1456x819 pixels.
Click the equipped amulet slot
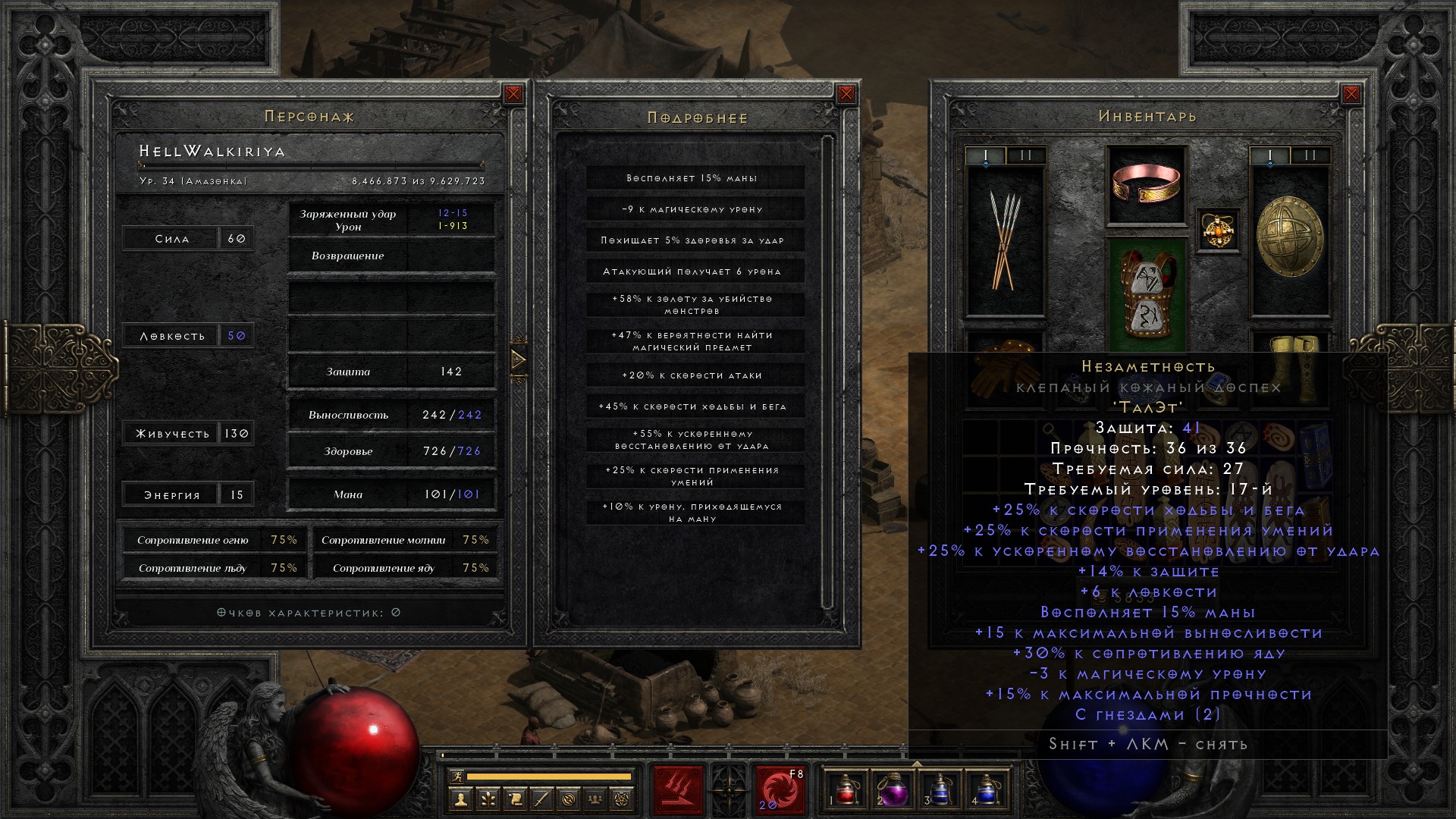pos(1218,229)
